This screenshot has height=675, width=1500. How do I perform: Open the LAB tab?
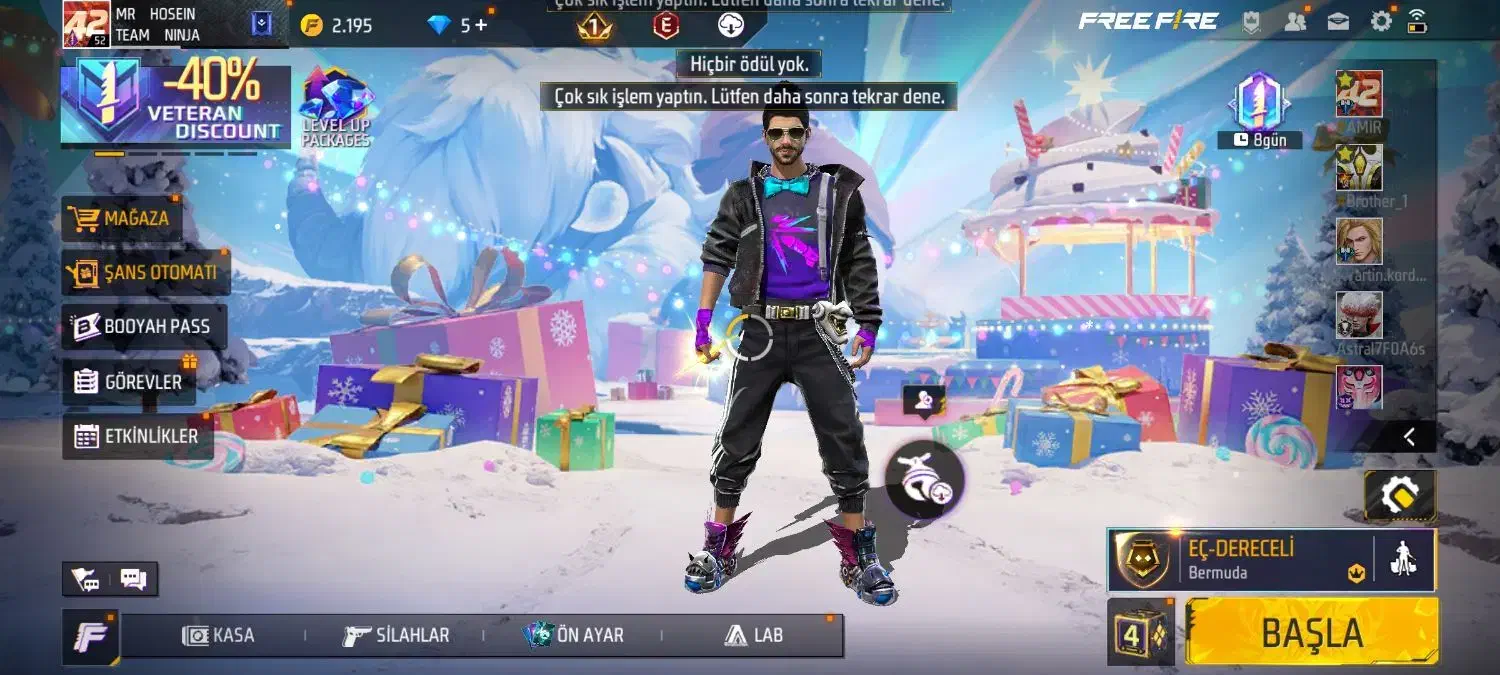pos(754,635)
